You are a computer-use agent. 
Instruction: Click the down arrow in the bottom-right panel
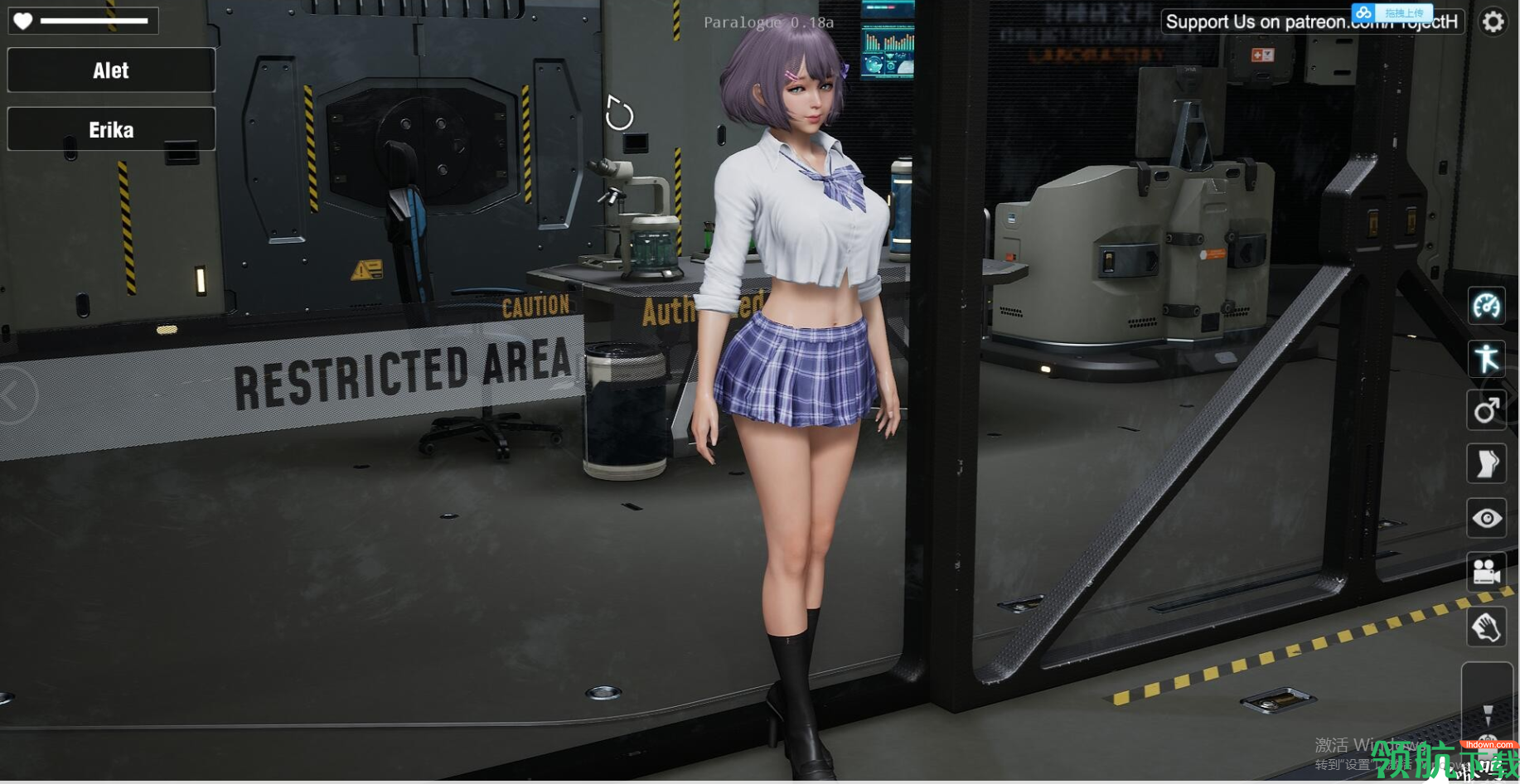tap(1488, 714)
